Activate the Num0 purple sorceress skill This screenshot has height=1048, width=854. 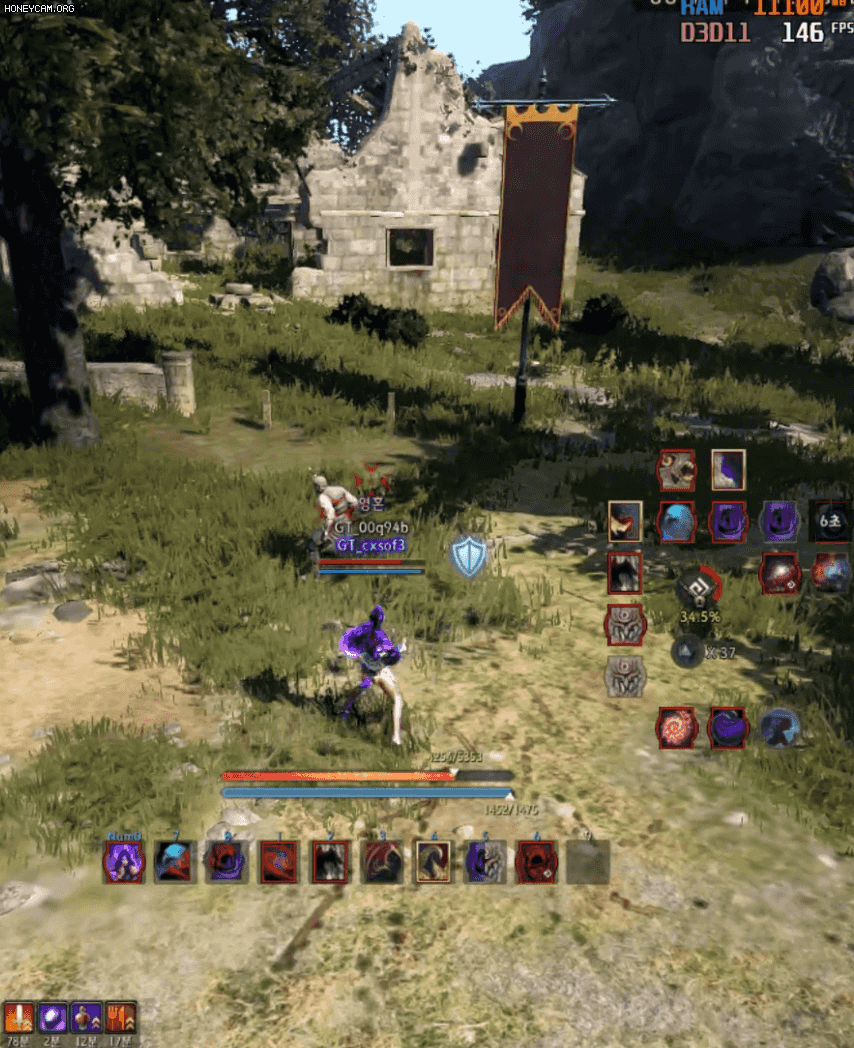coord(124,862)
